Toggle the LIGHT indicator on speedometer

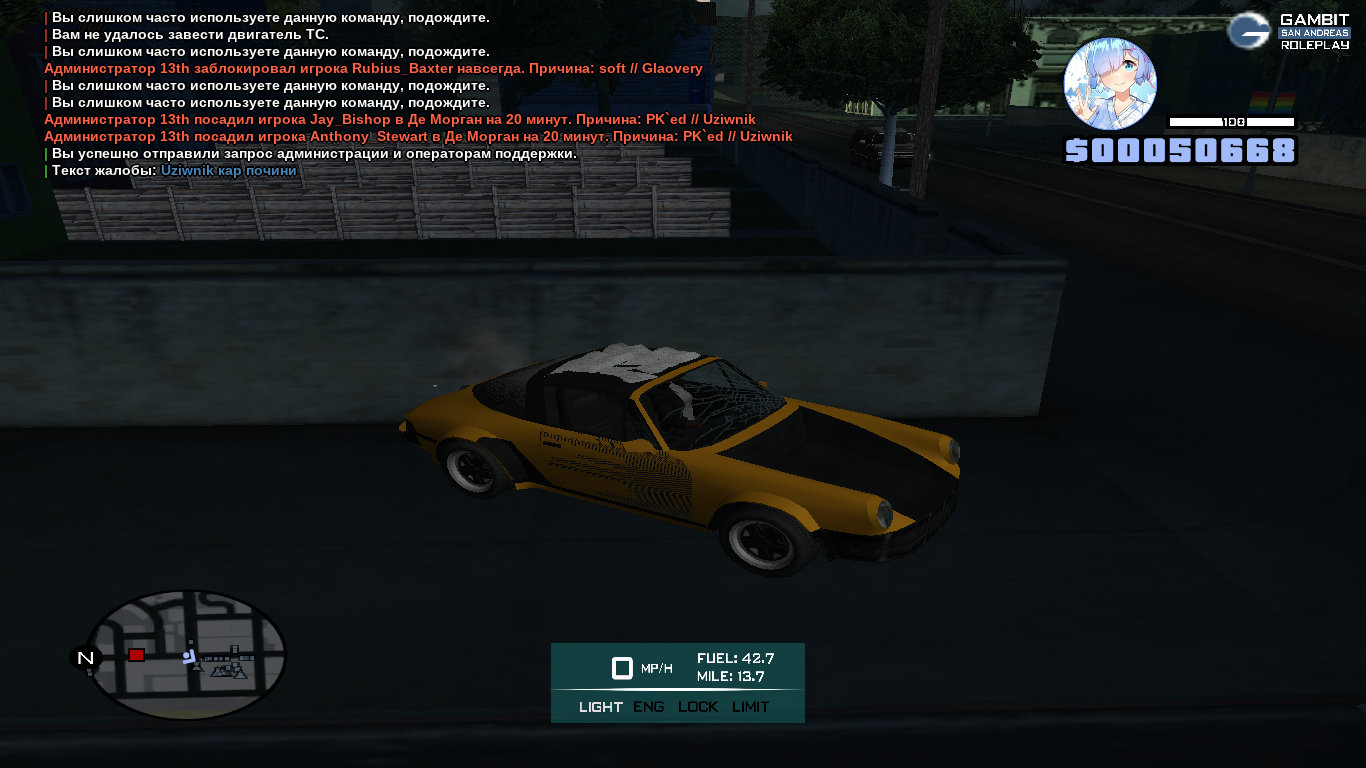pyautogui.click(x=600, y=707)
